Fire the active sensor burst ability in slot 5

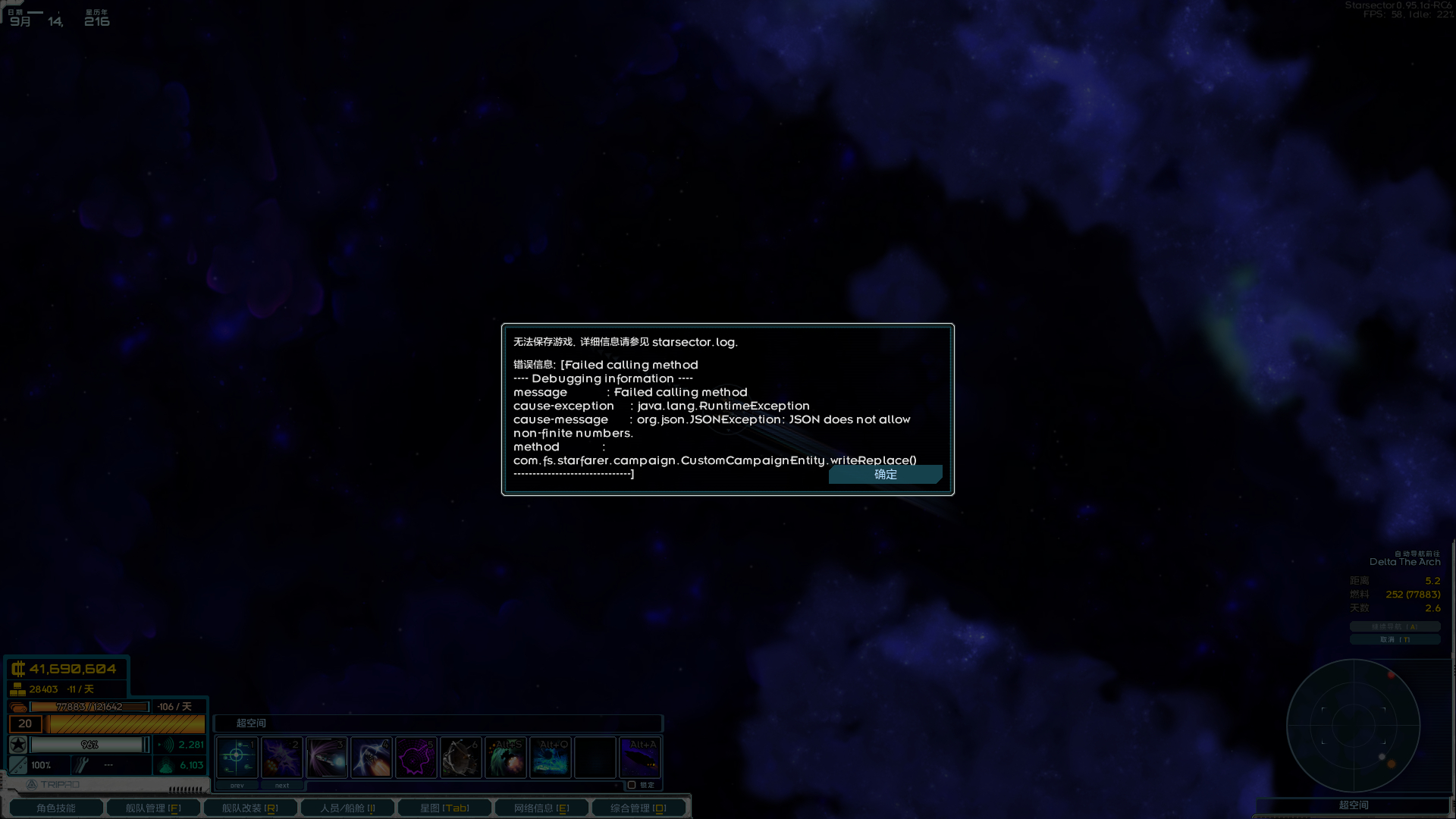pos(416,757)
